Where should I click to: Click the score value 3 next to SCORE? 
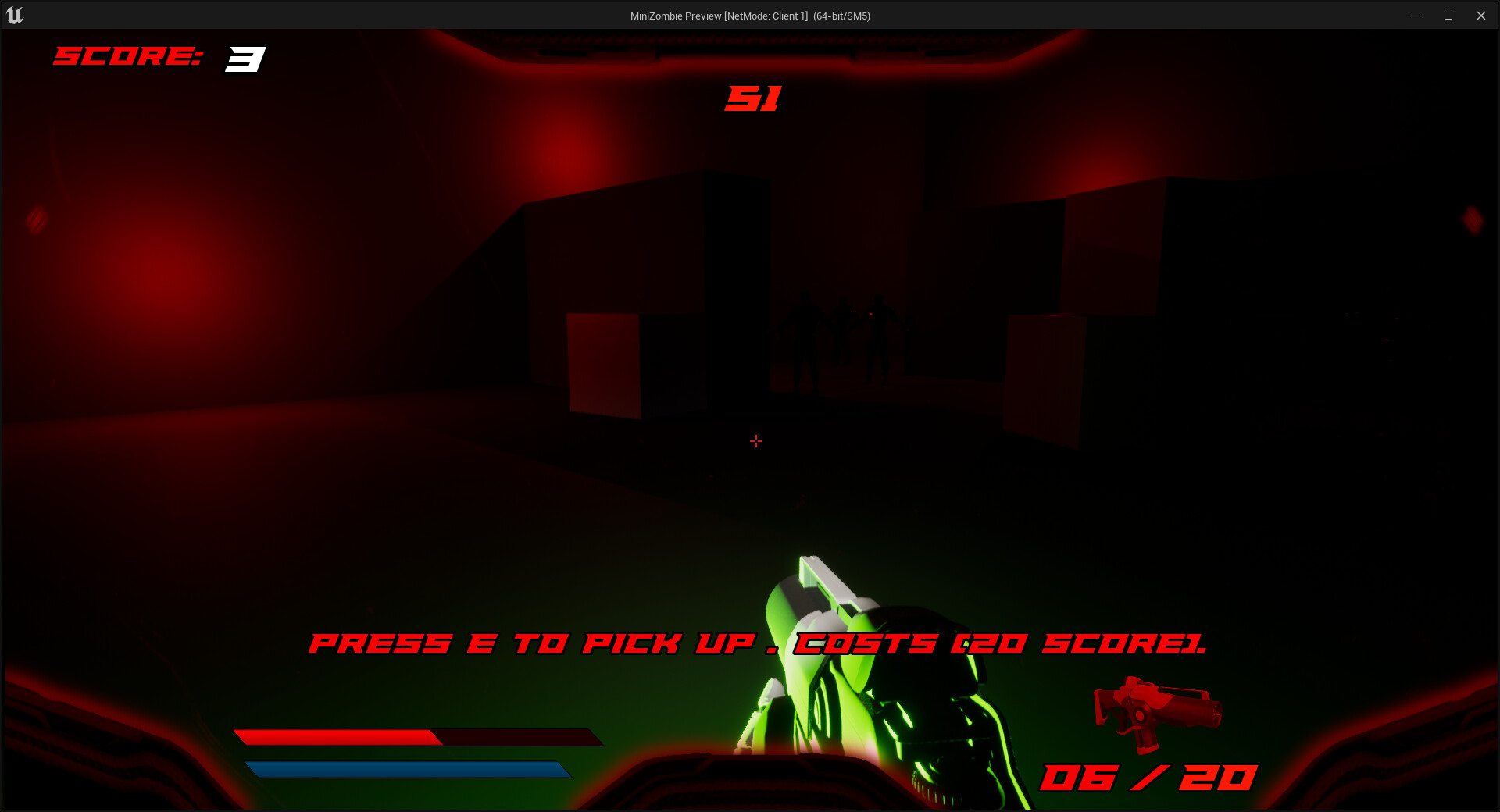click(x=245, y=58)
